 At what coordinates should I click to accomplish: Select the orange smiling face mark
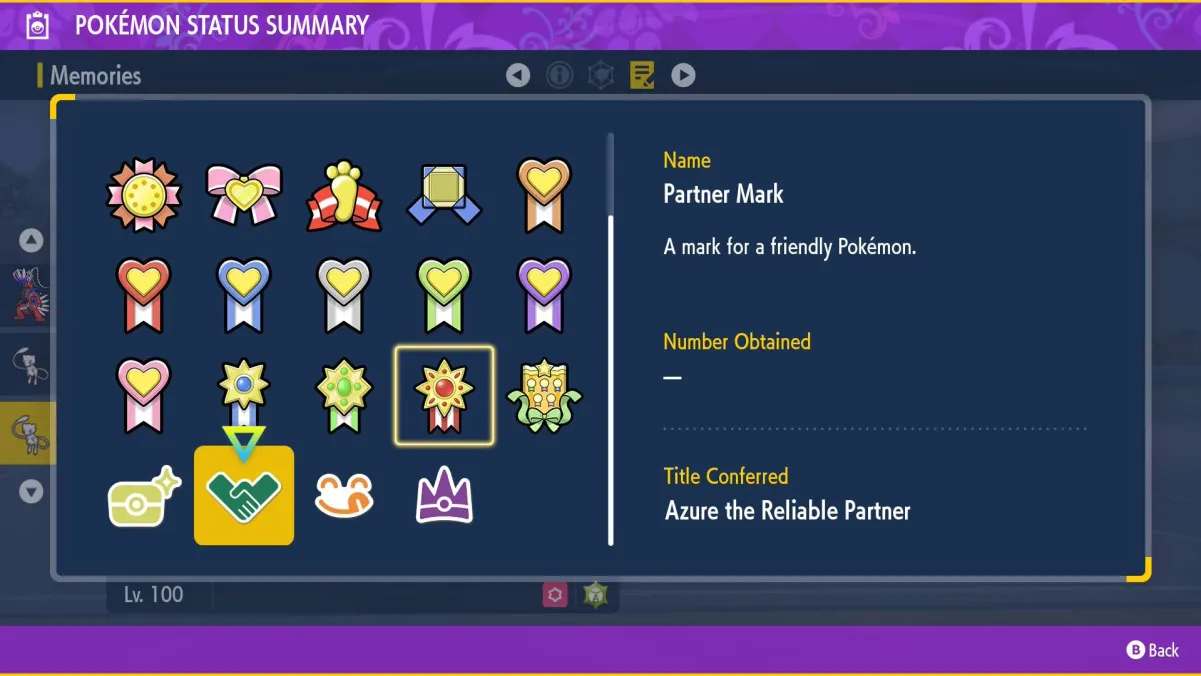click(344, 495)
